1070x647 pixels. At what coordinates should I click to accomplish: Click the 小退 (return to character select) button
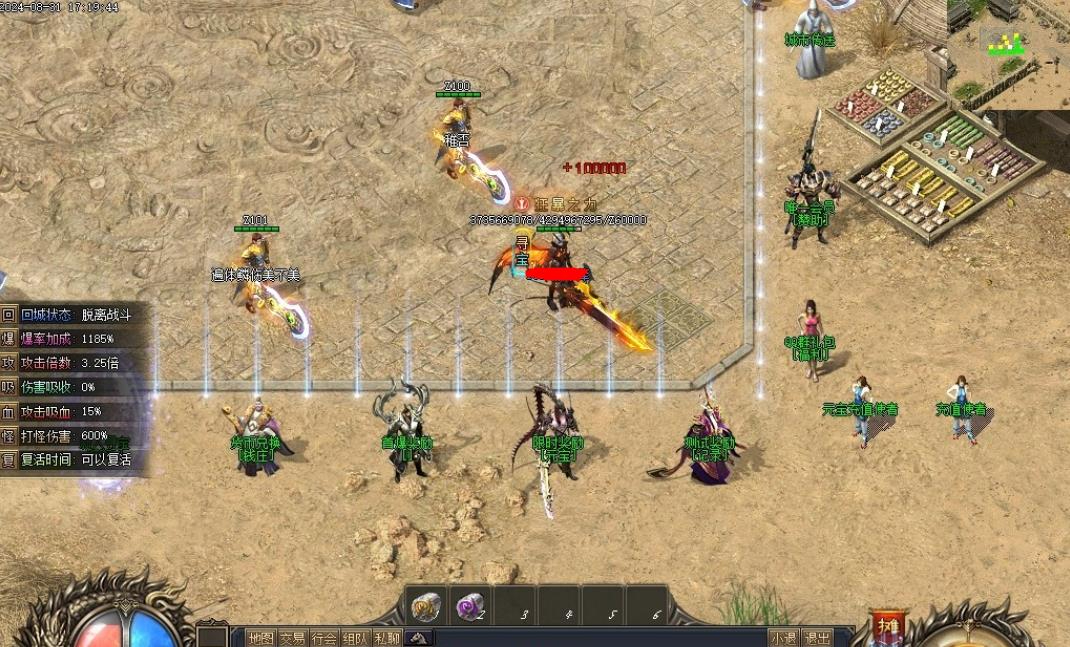click(784, 638)
